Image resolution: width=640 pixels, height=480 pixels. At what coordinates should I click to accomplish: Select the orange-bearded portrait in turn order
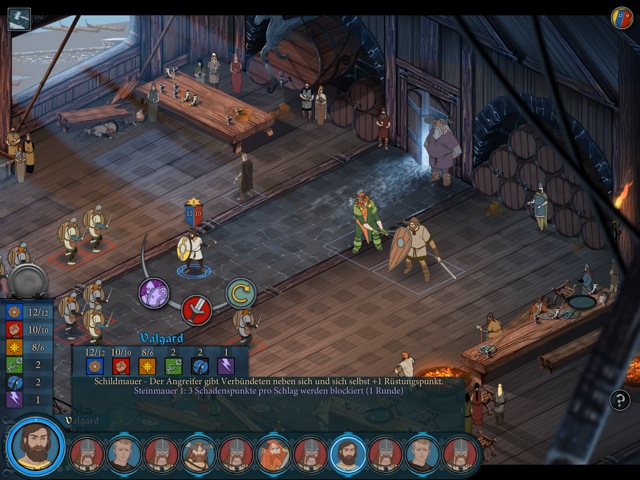click(x=273, y=453)
